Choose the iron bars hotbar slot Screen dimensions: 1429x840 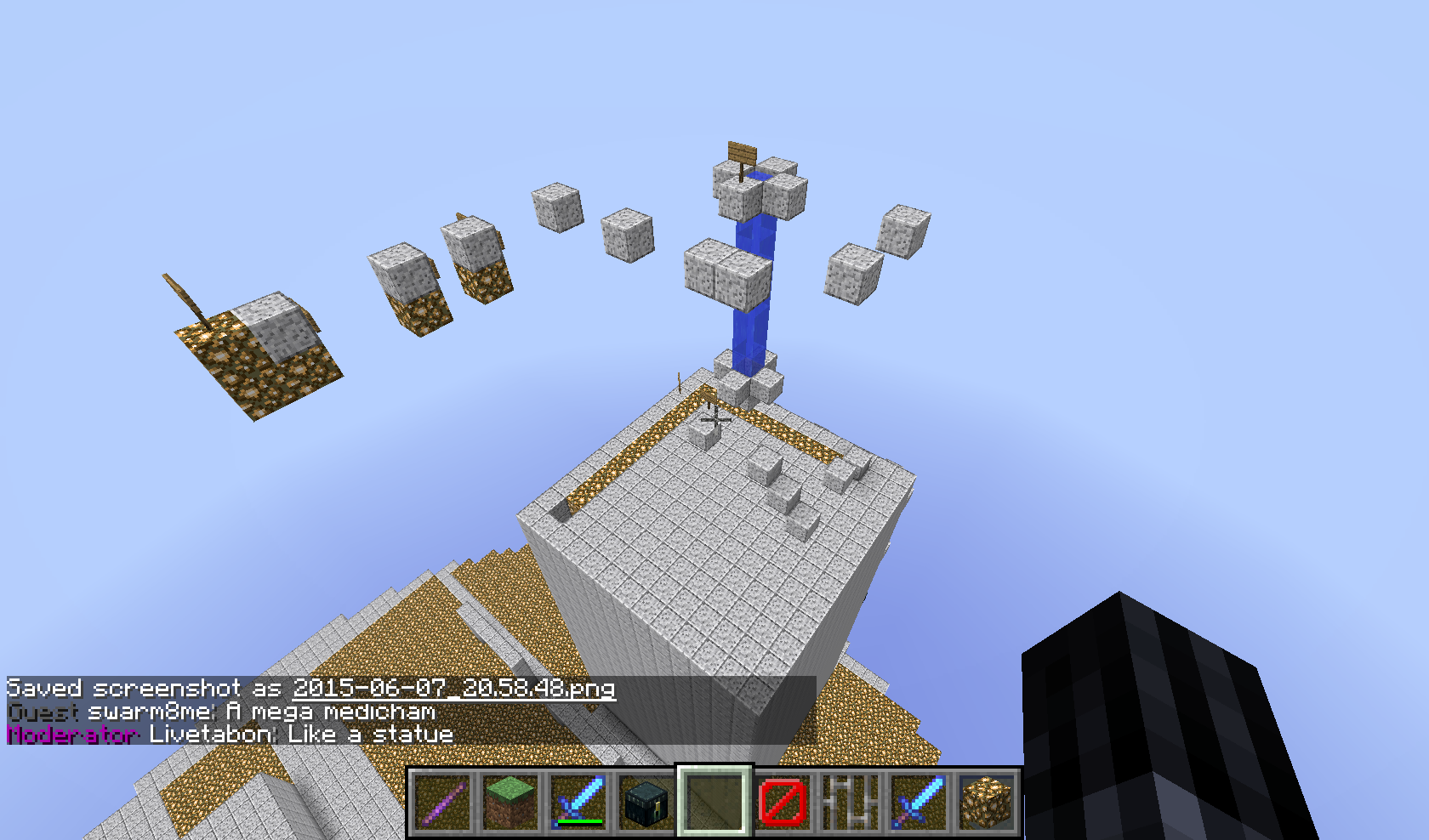[x=851, y=802]
